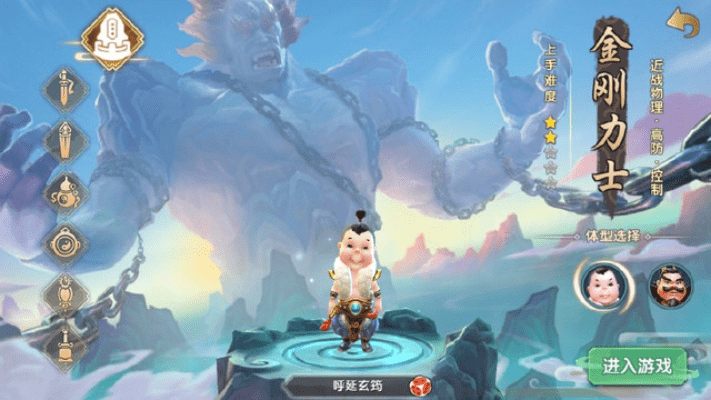Viewport: 711px width, 400px height.
Task: Select the yin-yang circle class icon
Action: (66, 241)
